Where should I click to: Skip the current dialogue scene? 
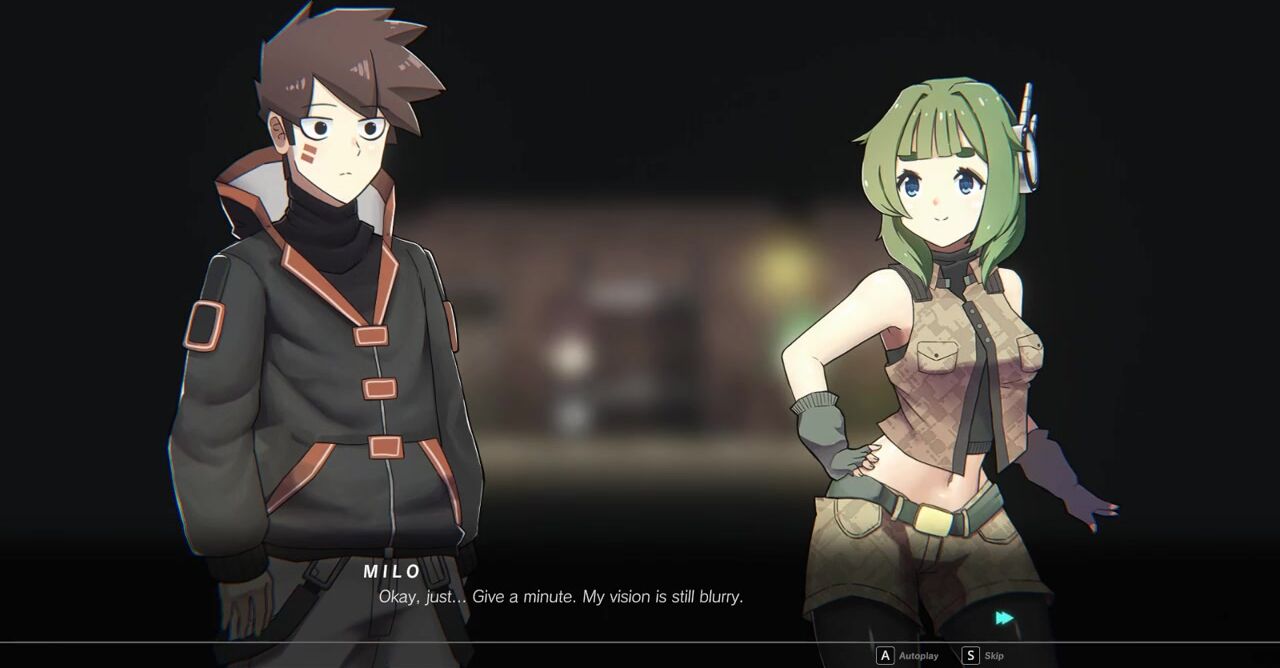983,656
